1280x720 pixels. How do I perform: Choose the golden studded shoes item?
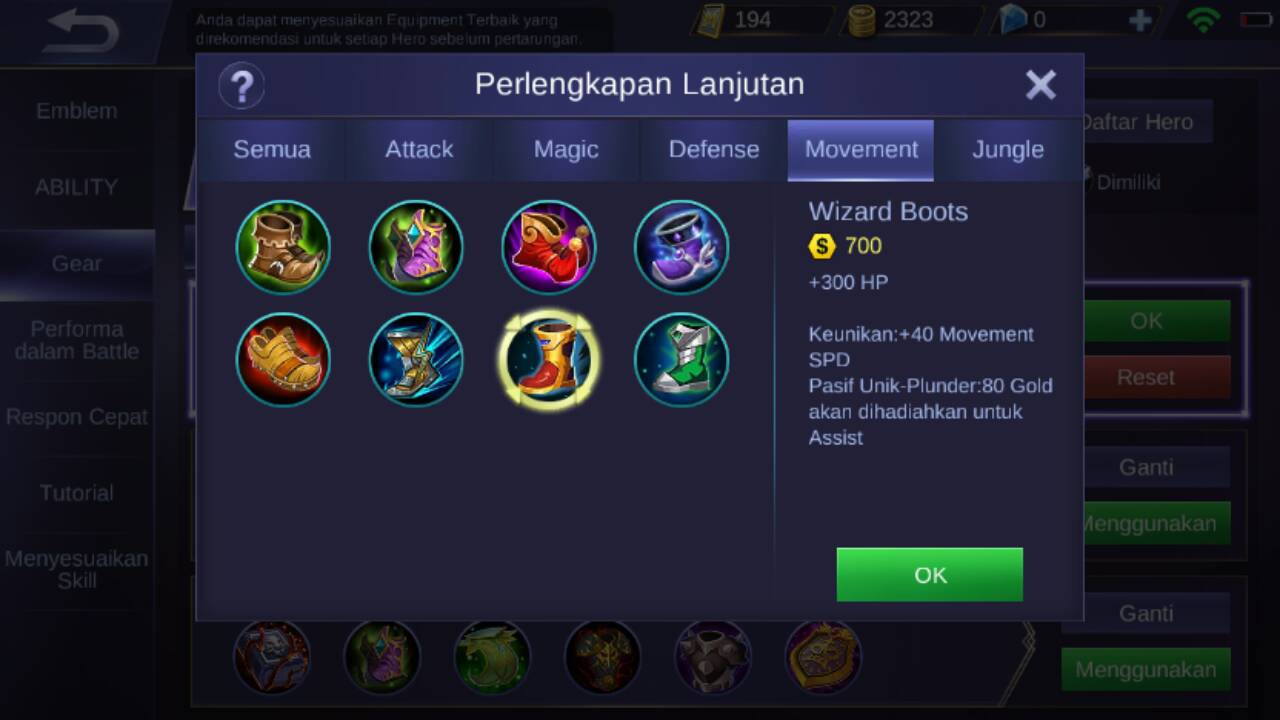[283, 360]
